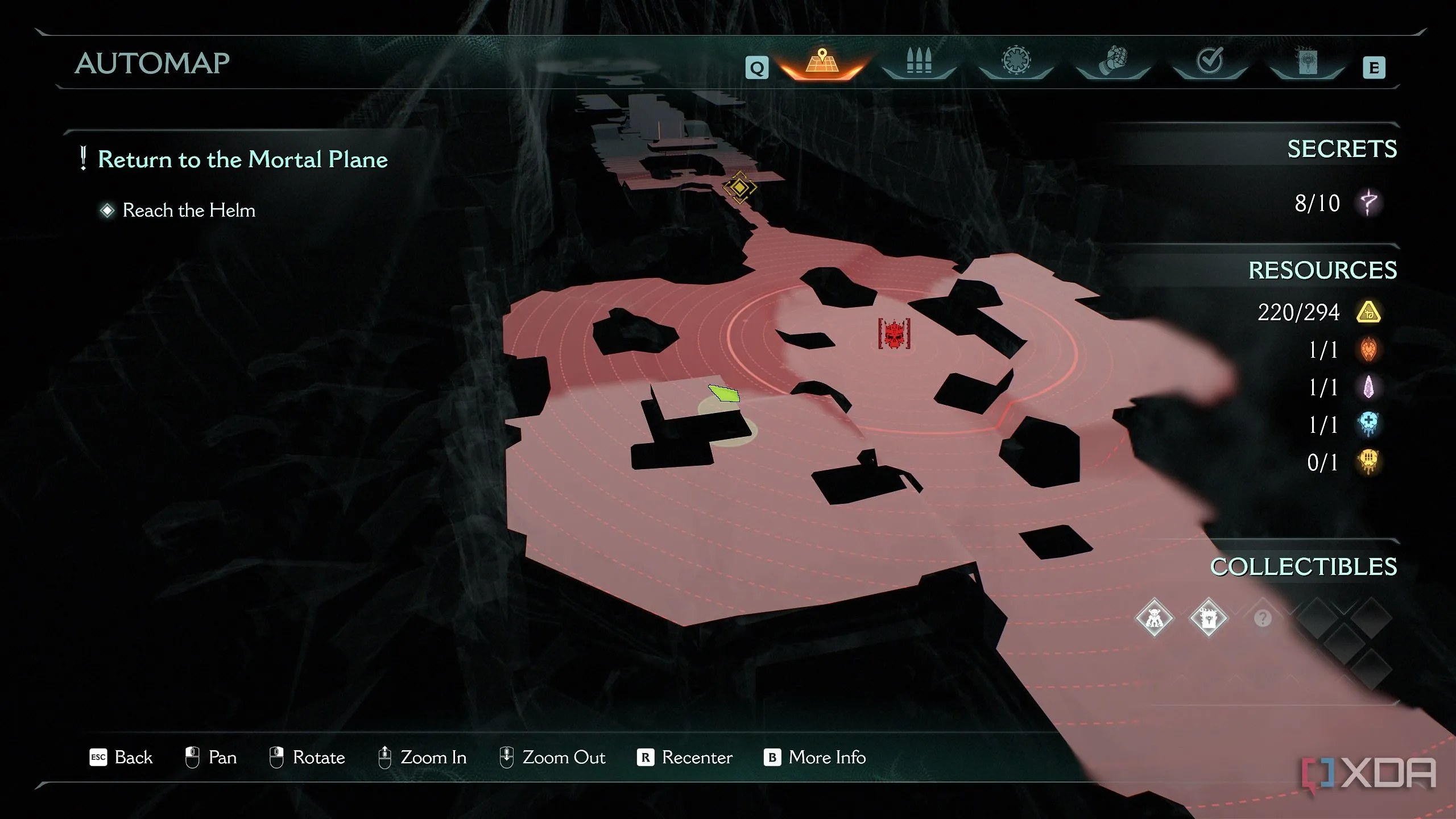
Task: Choose the Recenter map option
Action: point(685,758)
